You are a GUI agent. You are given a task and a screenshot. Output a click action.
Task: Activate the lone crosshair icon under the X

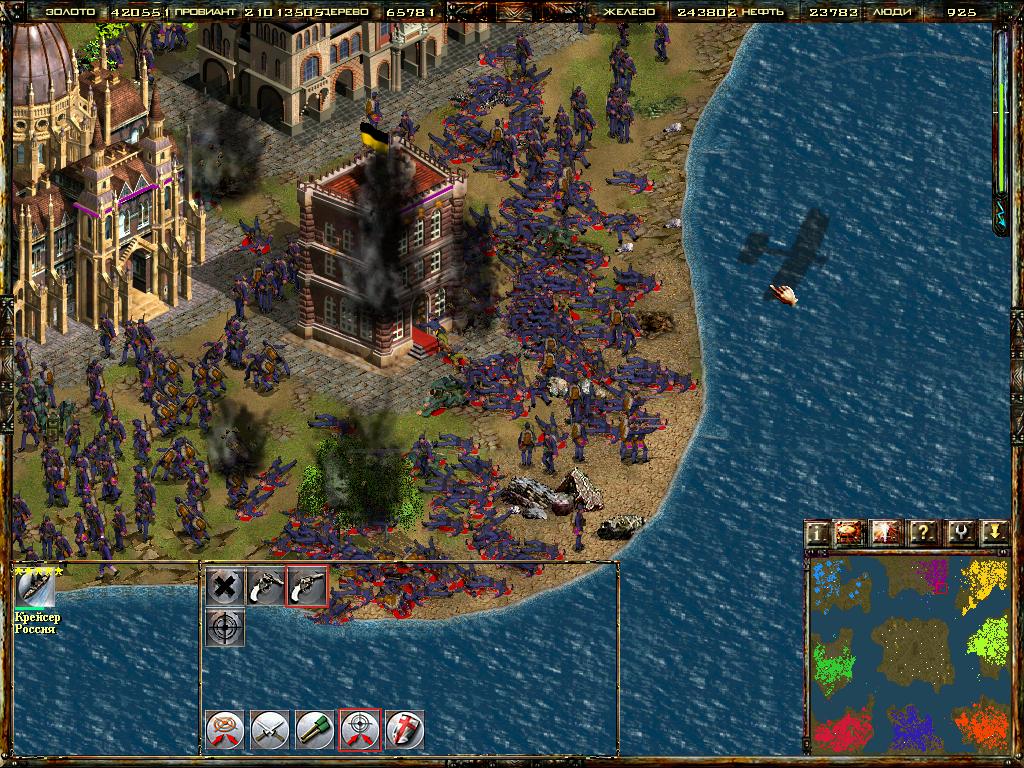226,627
